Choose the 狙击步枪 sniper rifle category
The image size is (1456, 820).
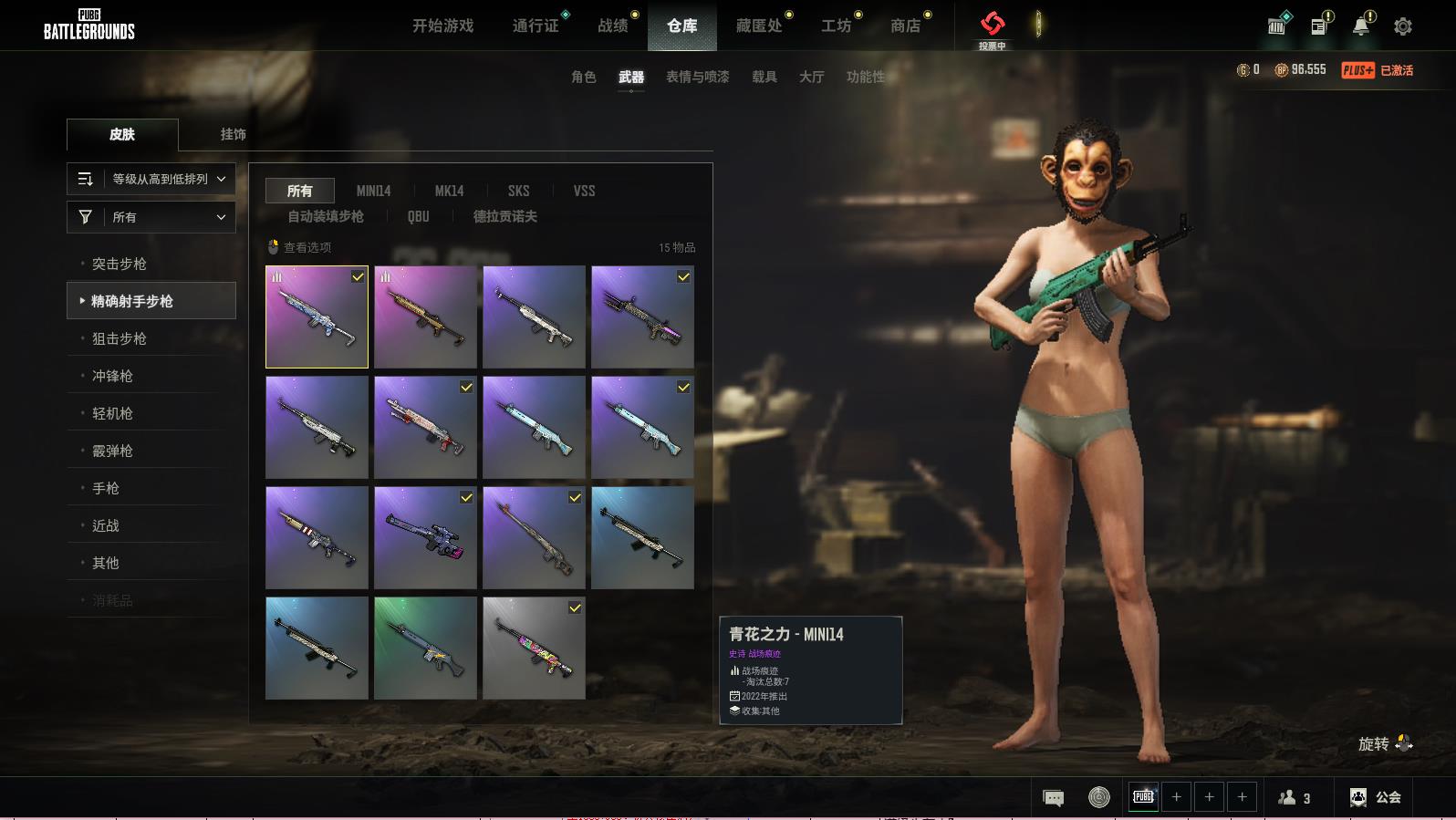pyautogui.click(x=120, y=338)
